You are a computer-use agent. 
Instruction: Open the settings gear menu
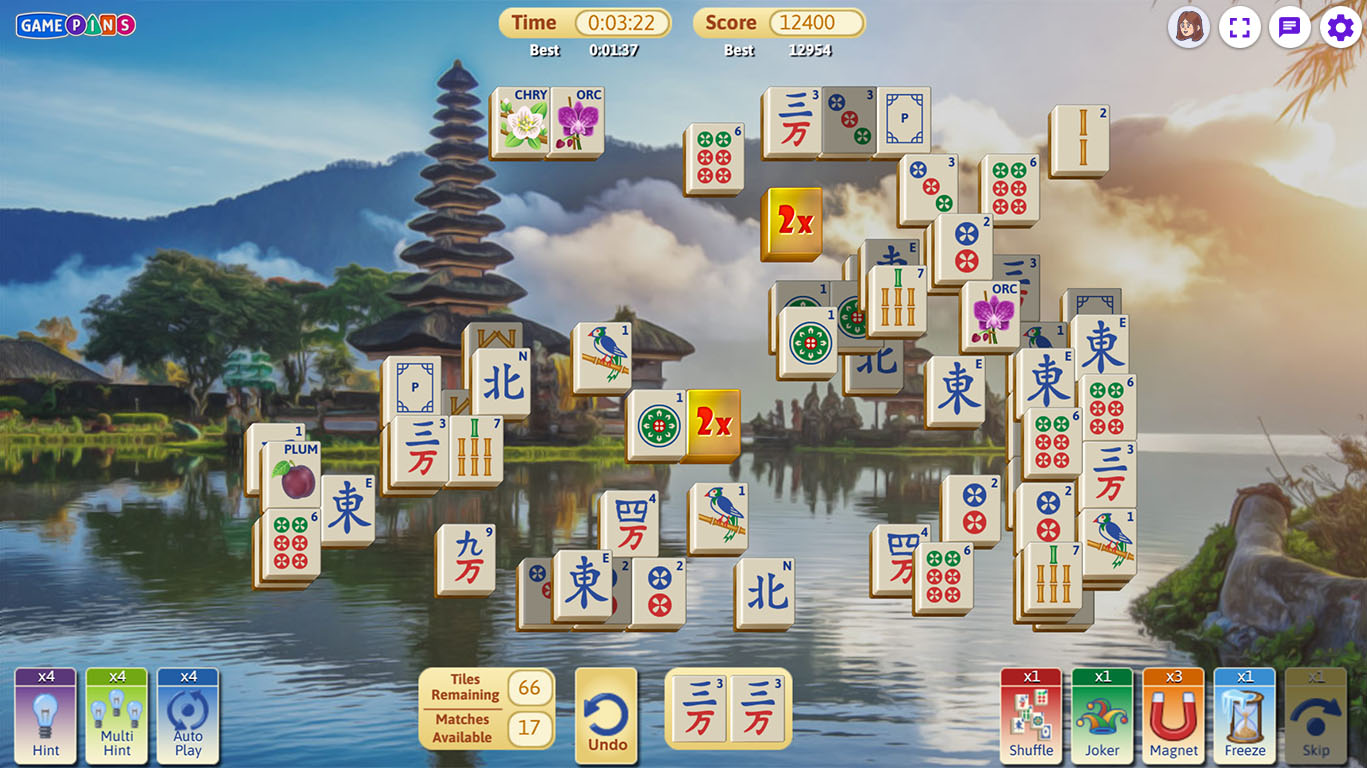1340,27
